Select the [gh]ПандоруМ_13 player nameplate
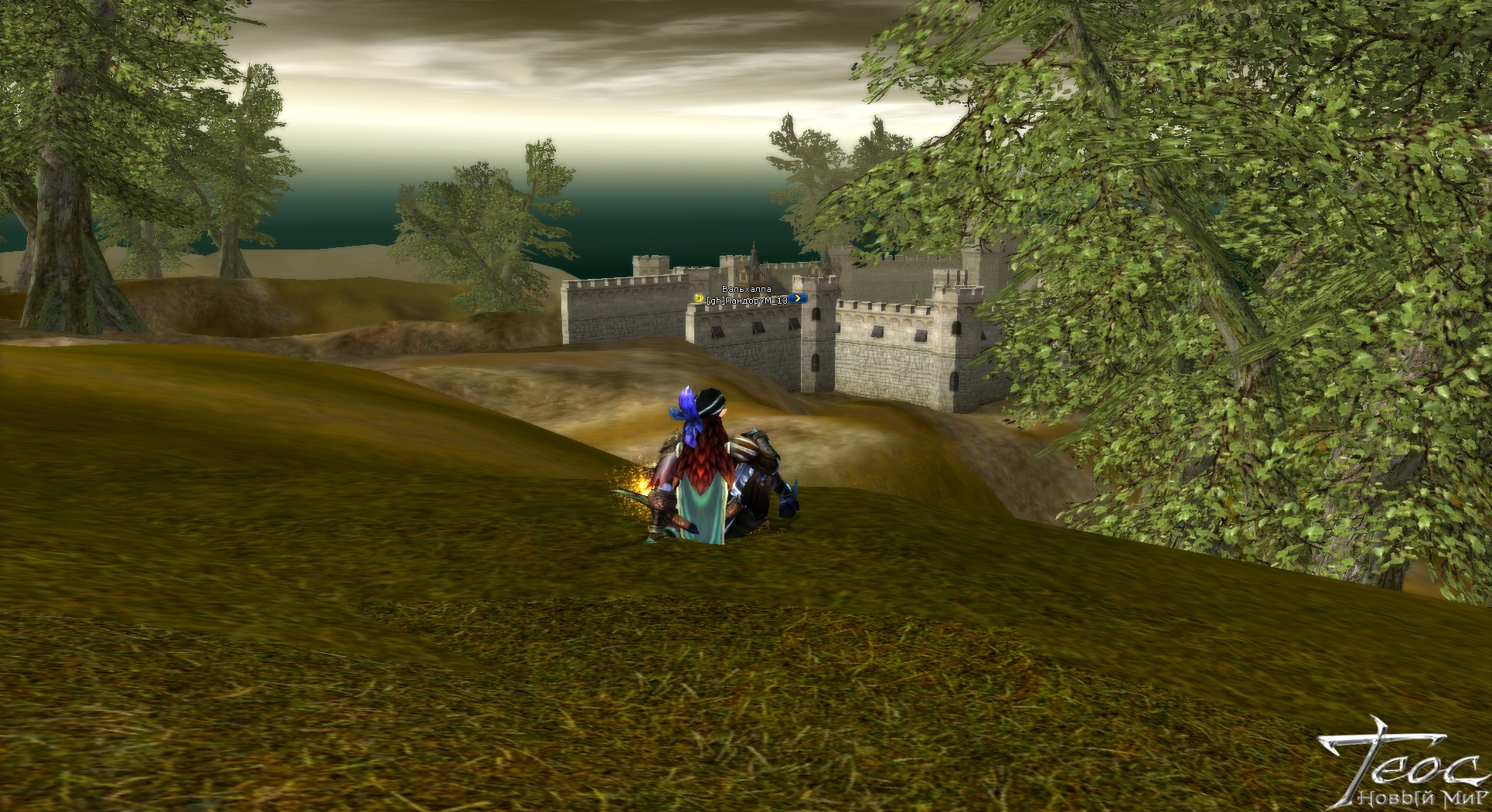 (748, 300)
